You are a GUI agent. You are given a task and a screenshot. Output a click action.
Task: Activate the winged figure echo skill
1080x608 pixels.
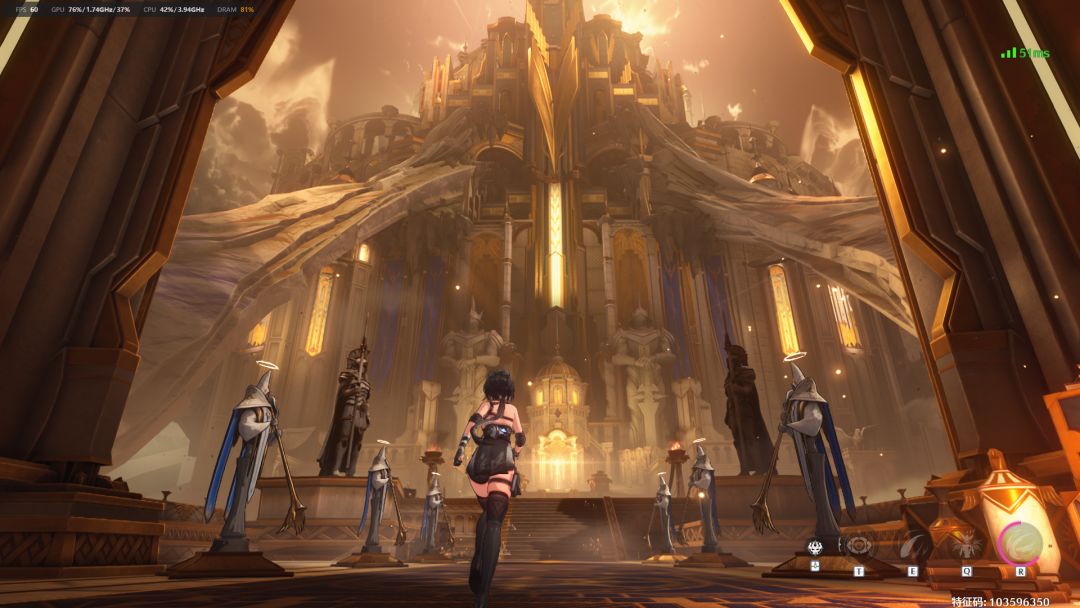[x=966, y=545]
